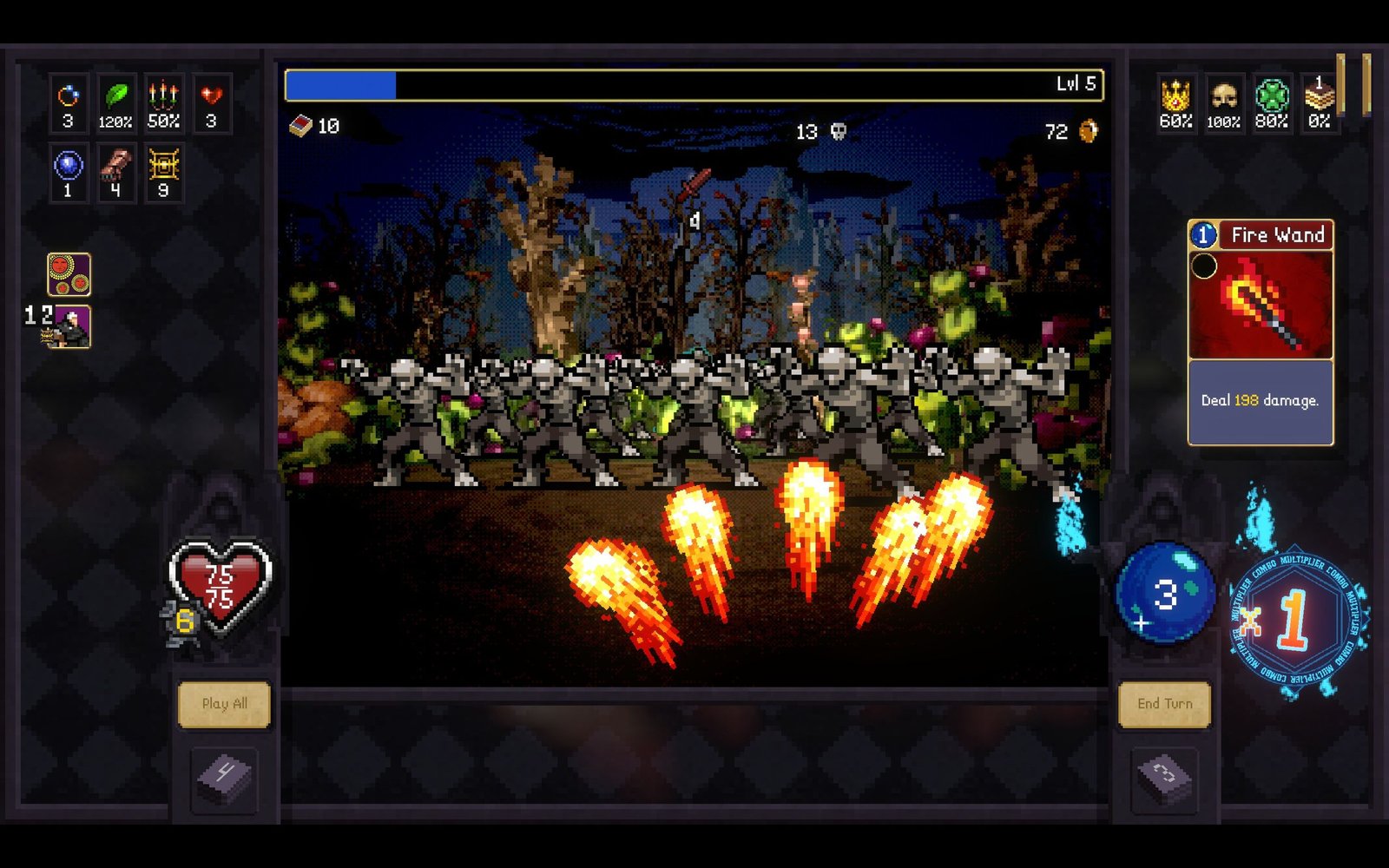Image resolution: width=1389 pixels, height=868 pixels.
Task: Click the blue mana orb showing 3
Action: pos(1168,595)
